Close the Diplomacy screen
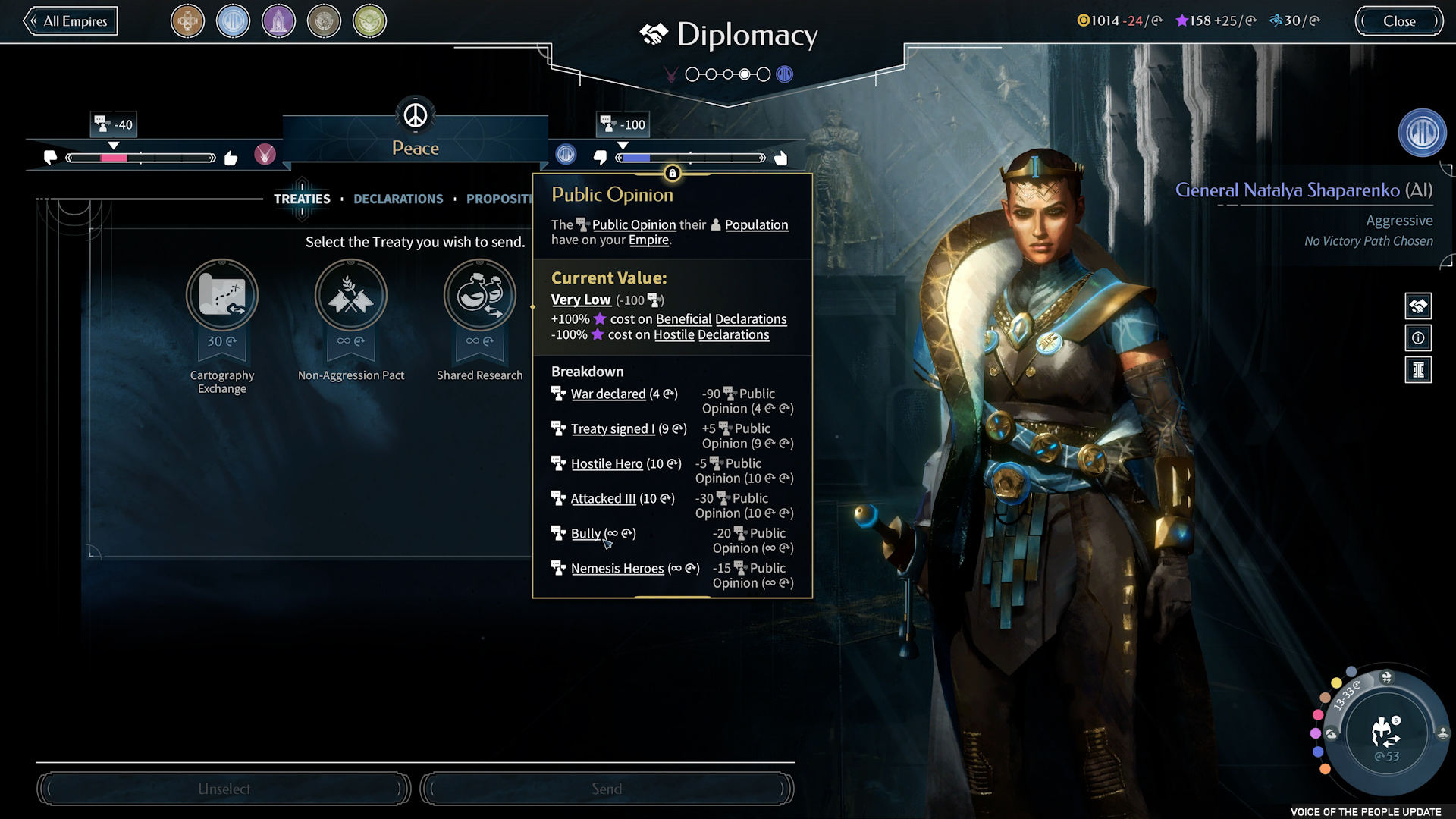Screen dimensions: 1456x819 (x=1398, y=21)
